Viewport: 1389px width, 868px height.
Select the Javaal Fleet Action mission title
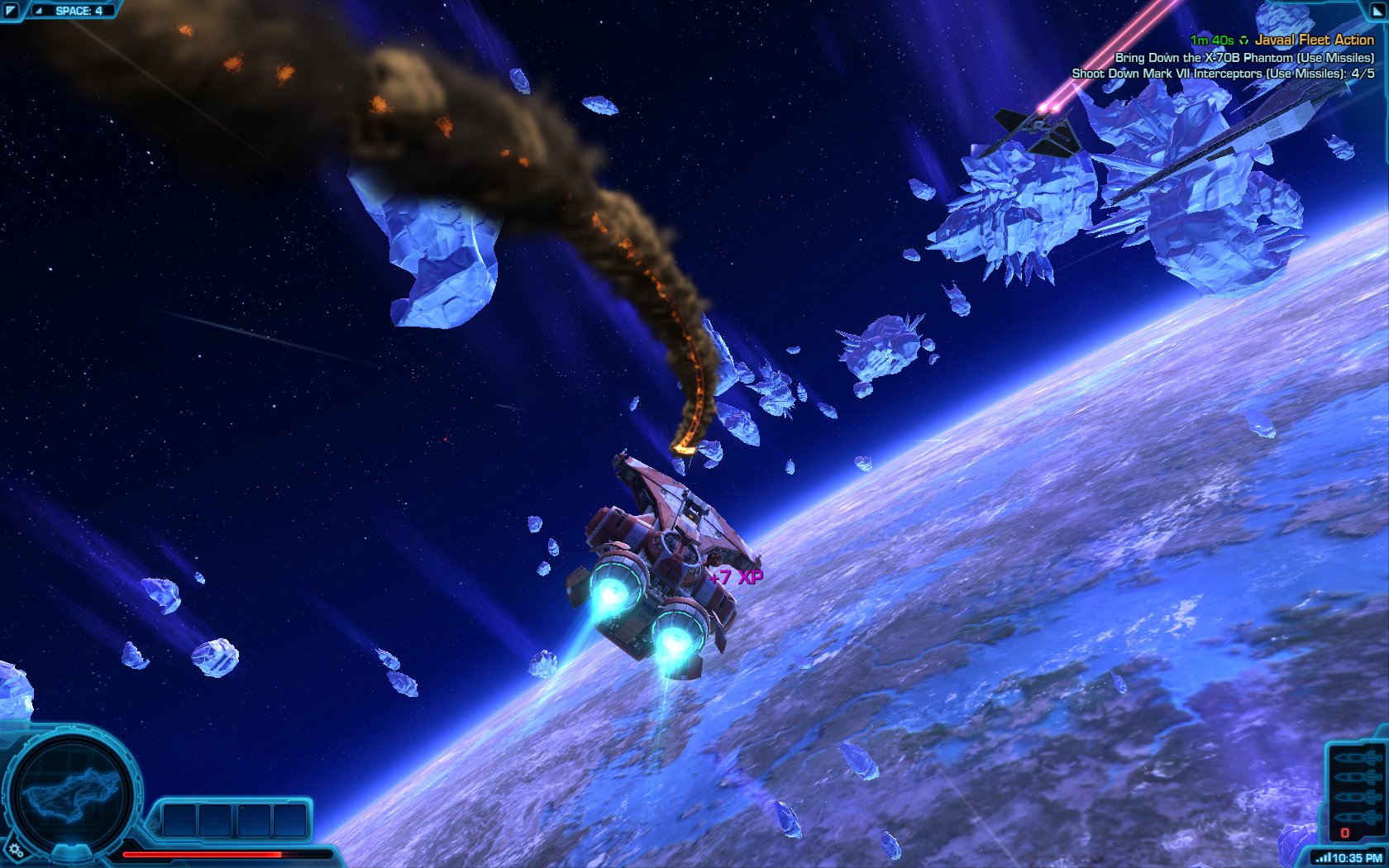1314,40
